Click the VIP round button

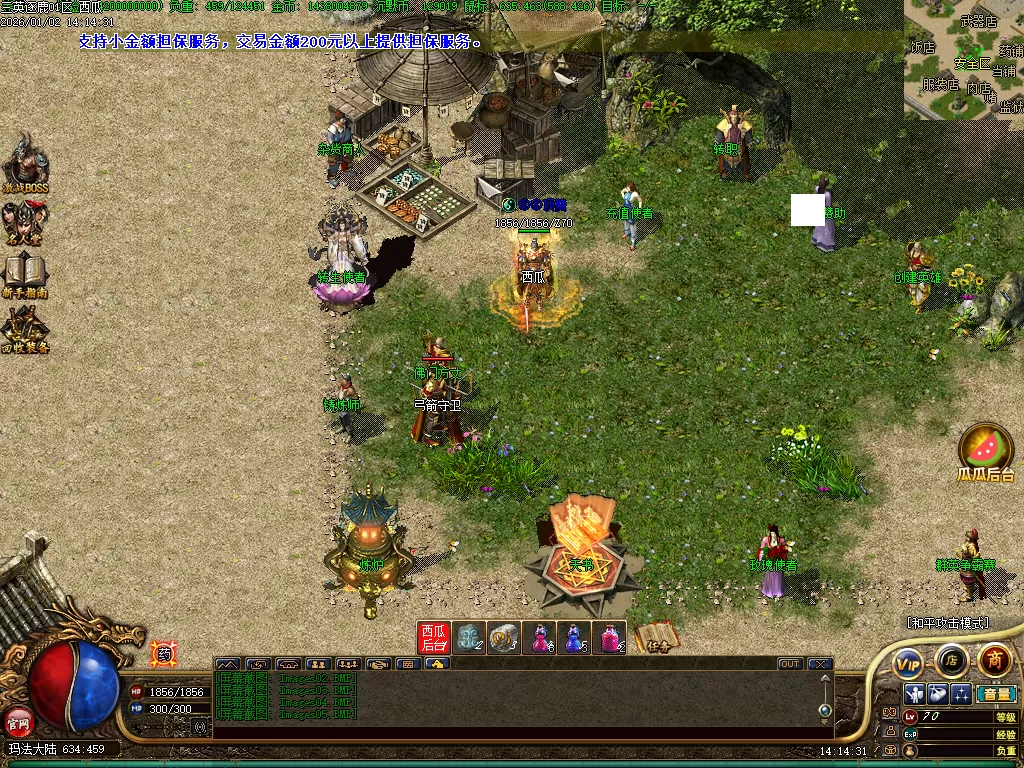point(909,663)
